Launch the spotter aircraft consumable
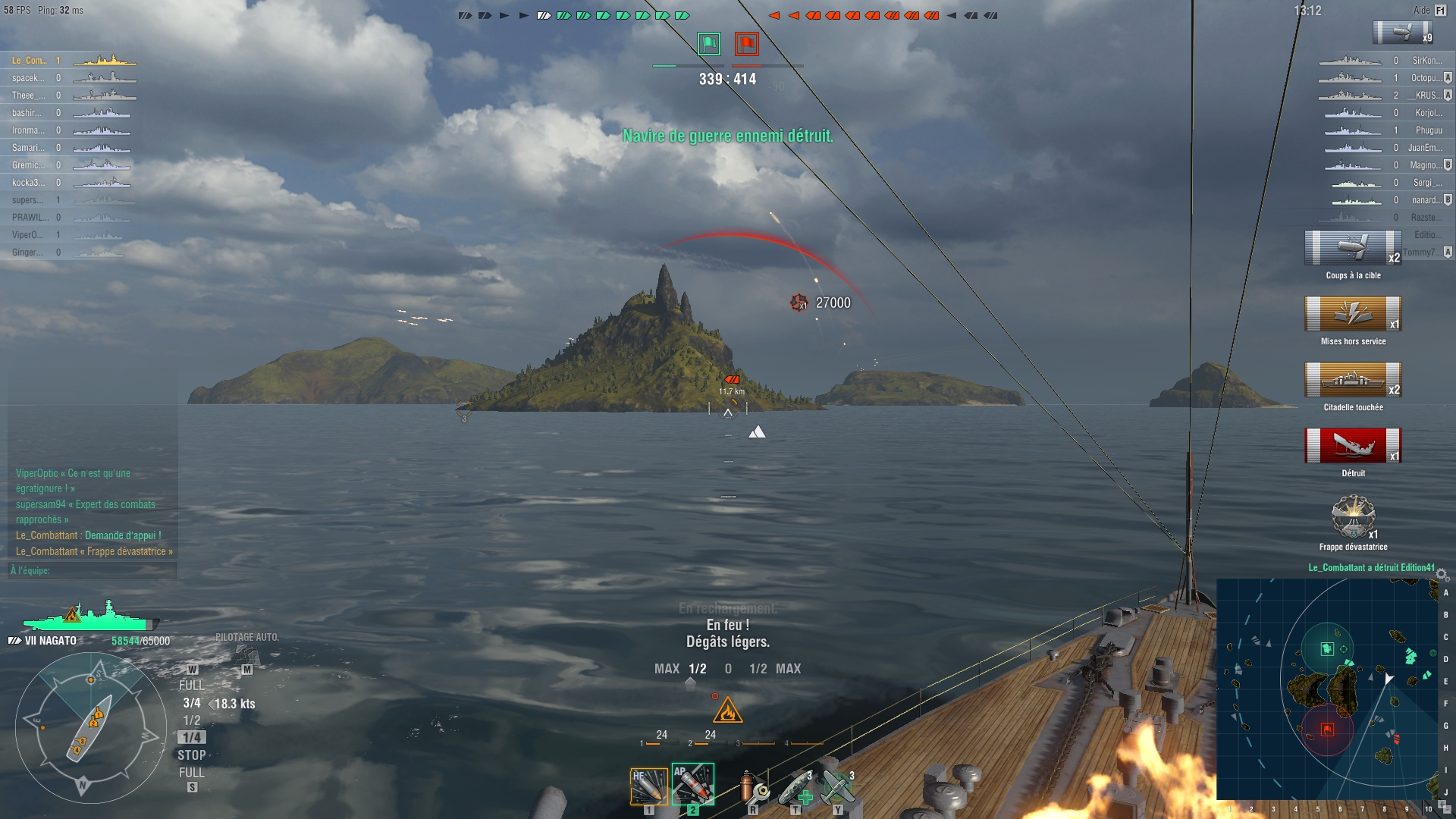This screenshot has height=819, width=1456. (x=838, y=788)
